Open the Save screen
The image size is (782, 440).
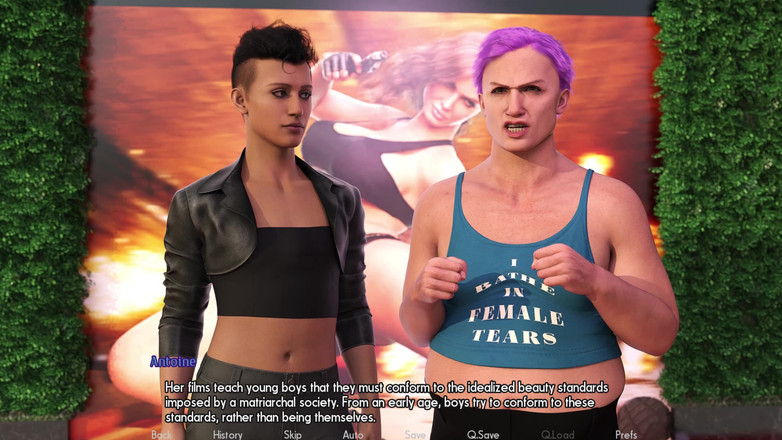415,435
